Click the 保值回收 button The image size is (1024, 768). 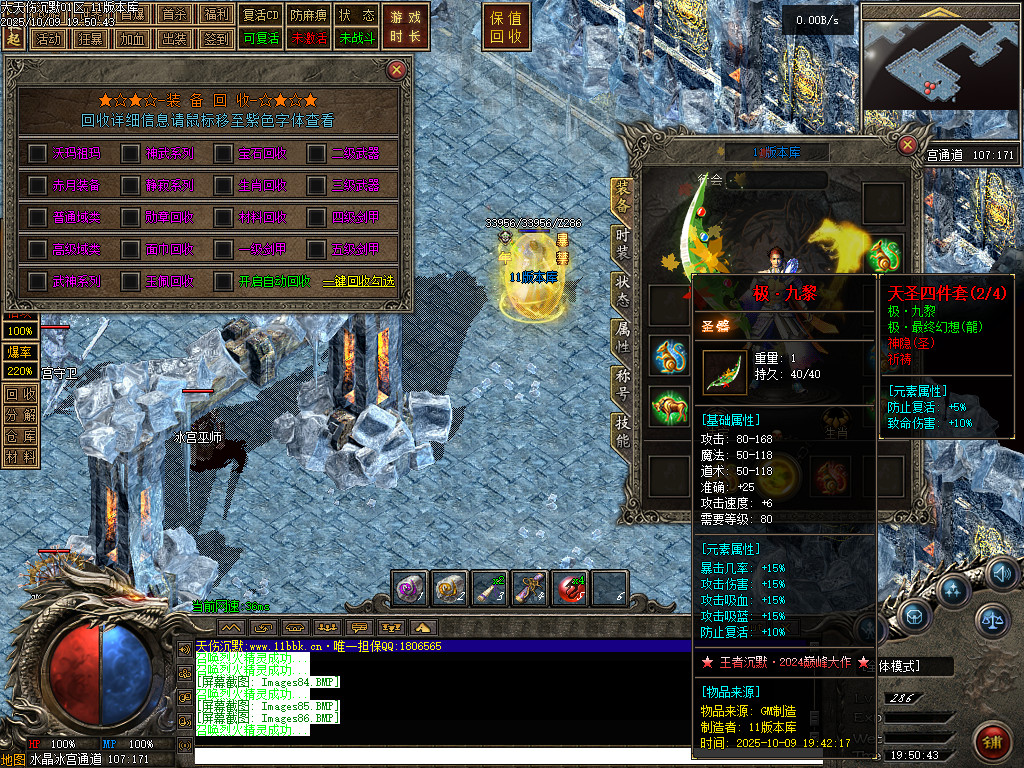(507, 27)
